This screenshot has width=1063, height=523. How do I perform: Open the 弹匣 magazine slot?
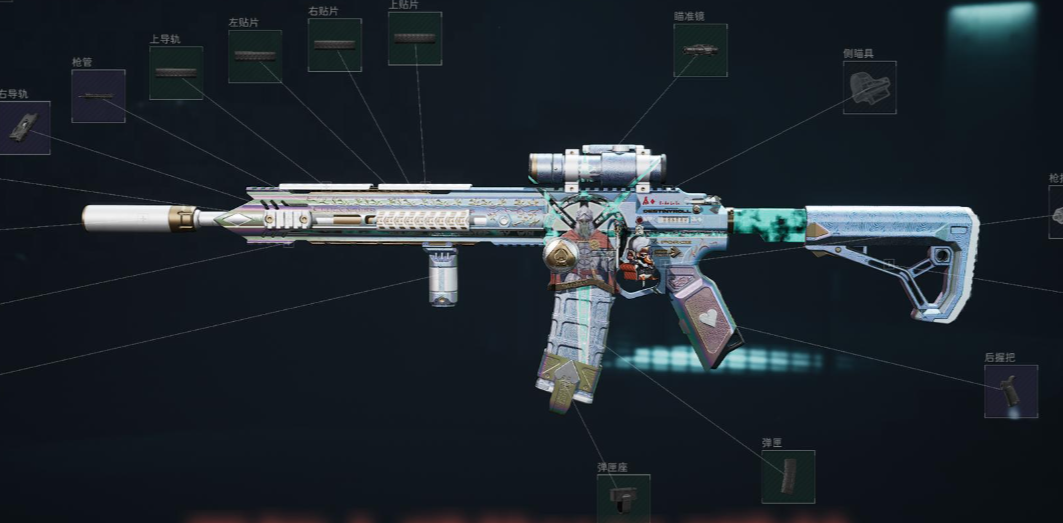787,477
